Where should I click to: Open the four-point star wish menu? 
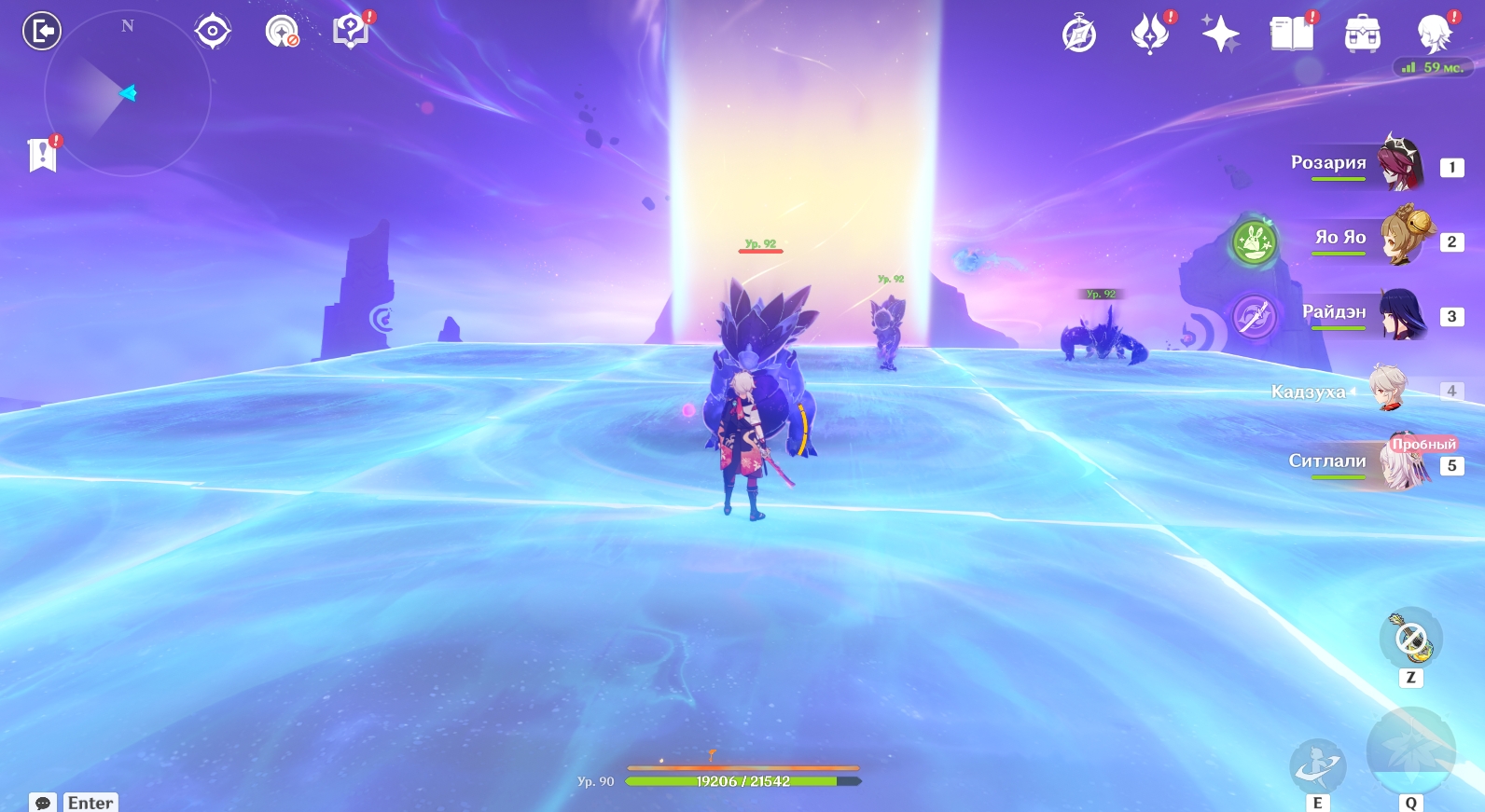point(1220,34)
